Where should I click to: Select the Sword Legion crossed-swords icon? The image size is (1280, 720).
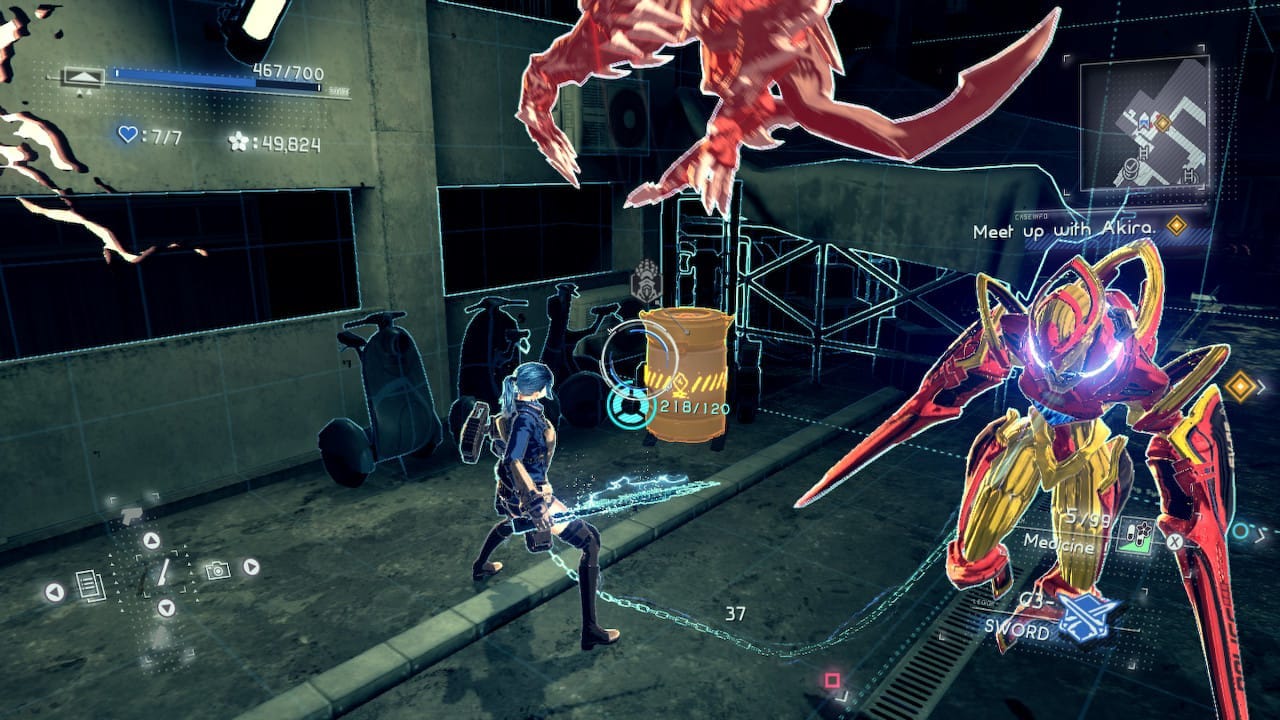tap(1088, 617)
